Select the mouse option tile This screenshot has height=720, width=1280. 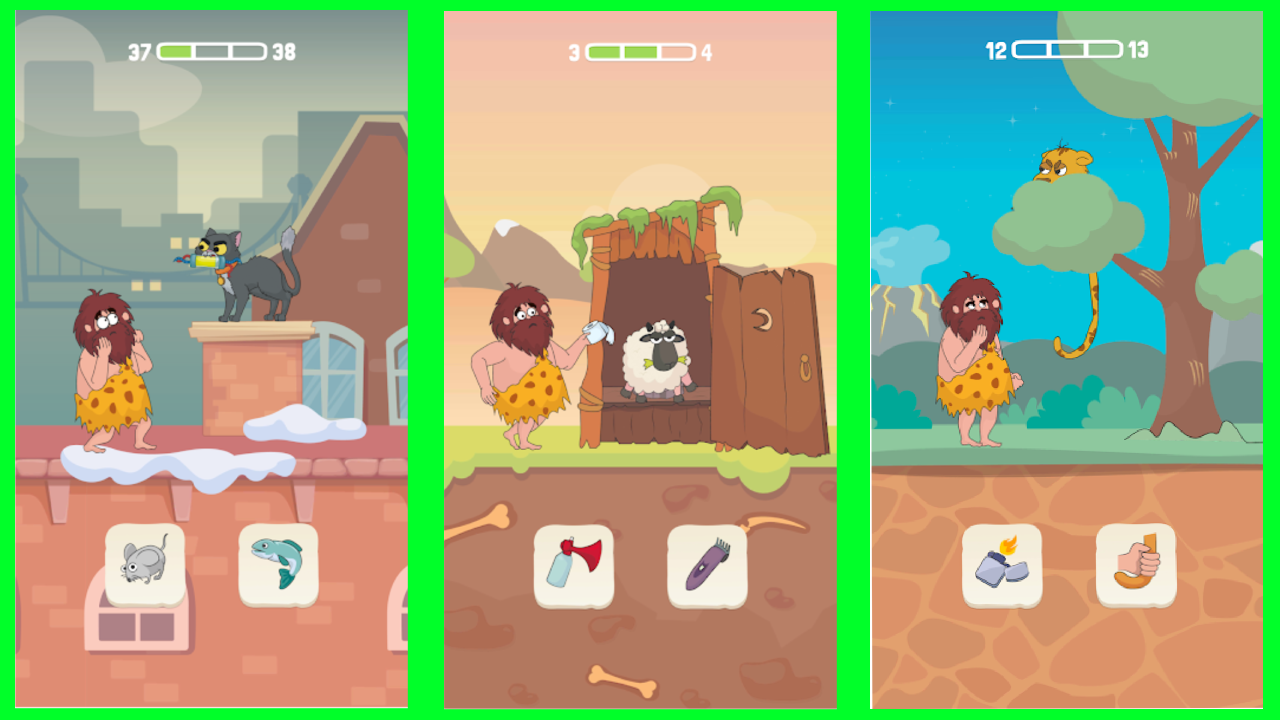pos(147,563)
